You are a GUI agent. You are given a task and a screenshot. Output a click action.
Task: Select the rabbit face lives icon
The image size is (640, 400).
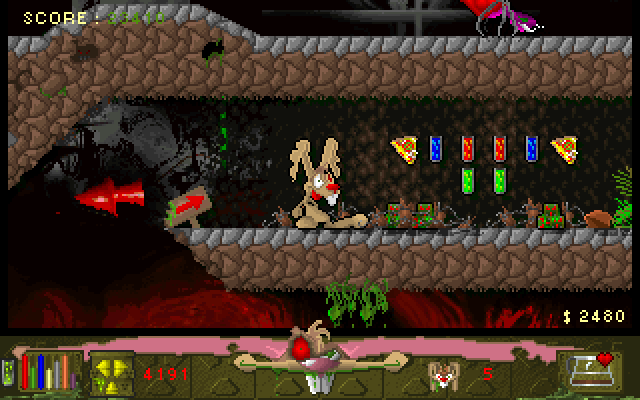[441, 374]
